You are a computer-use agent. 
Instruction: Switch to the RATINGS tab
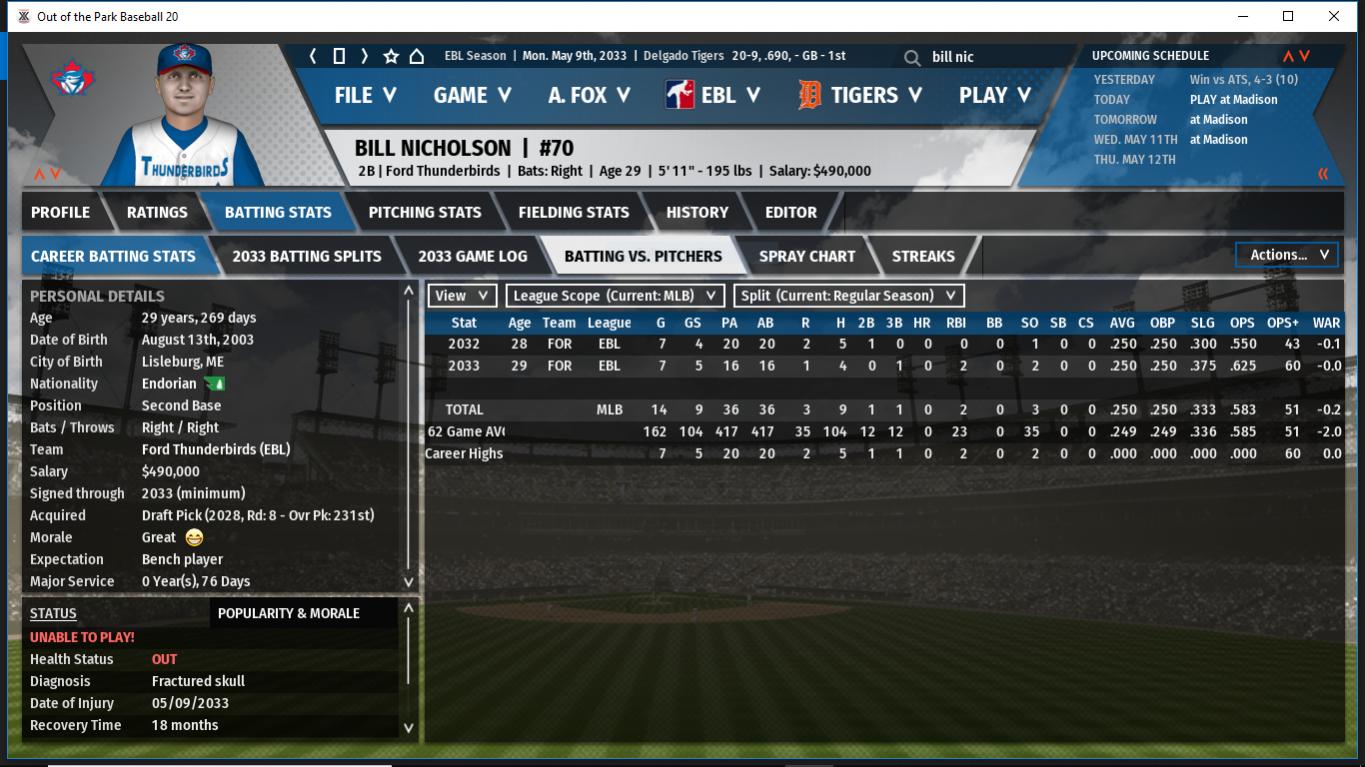[157, 212]
